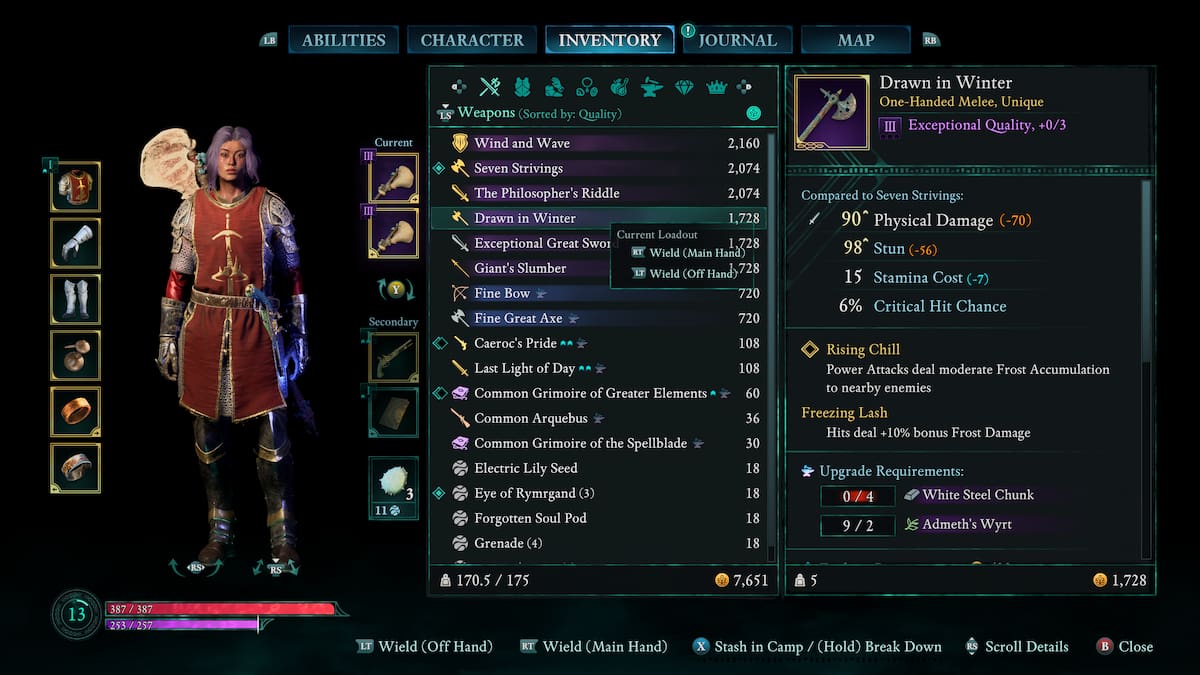Wield weapon in Main Hand from popup

688,253
